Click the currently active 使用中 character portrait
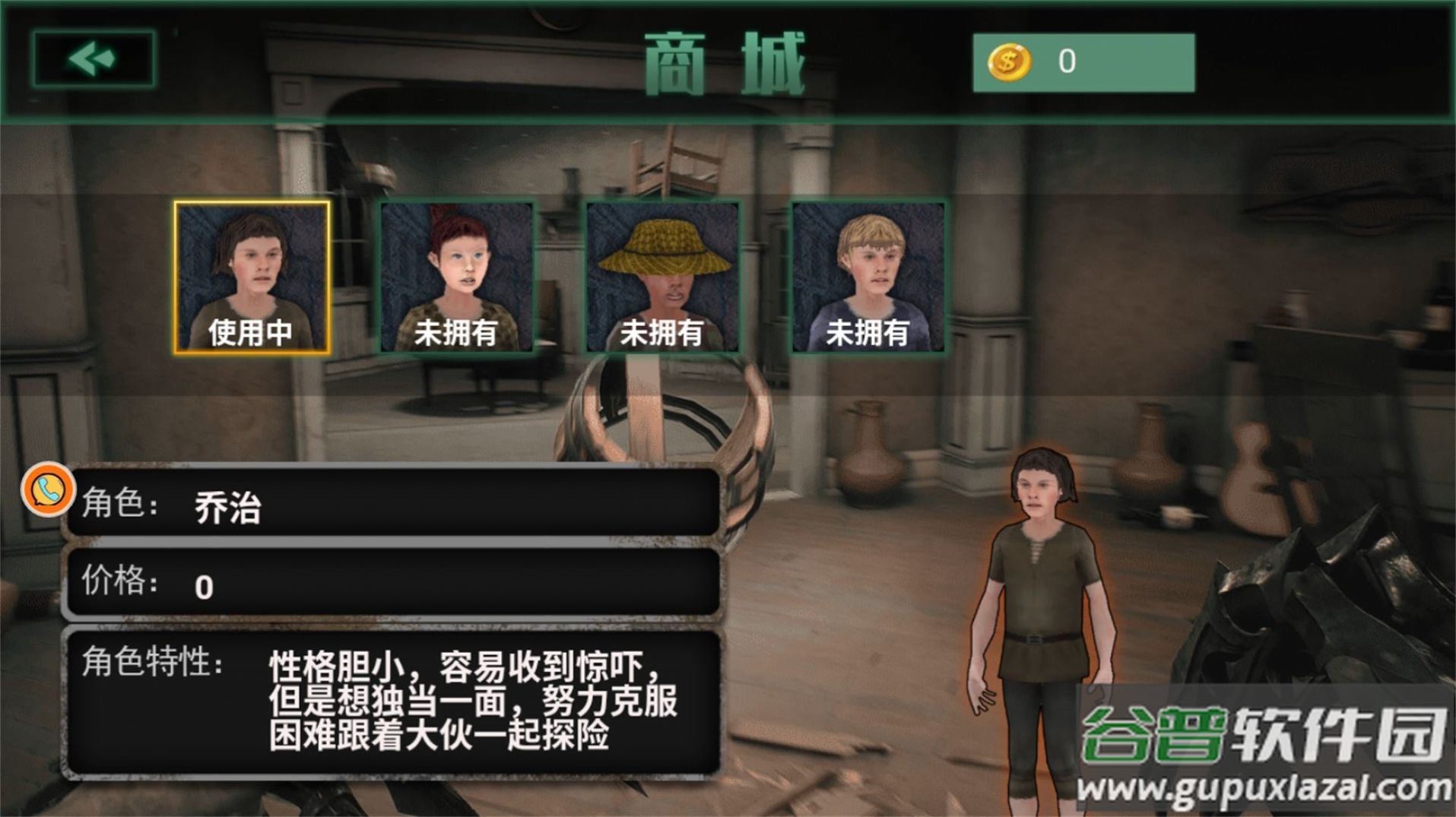 251,277
